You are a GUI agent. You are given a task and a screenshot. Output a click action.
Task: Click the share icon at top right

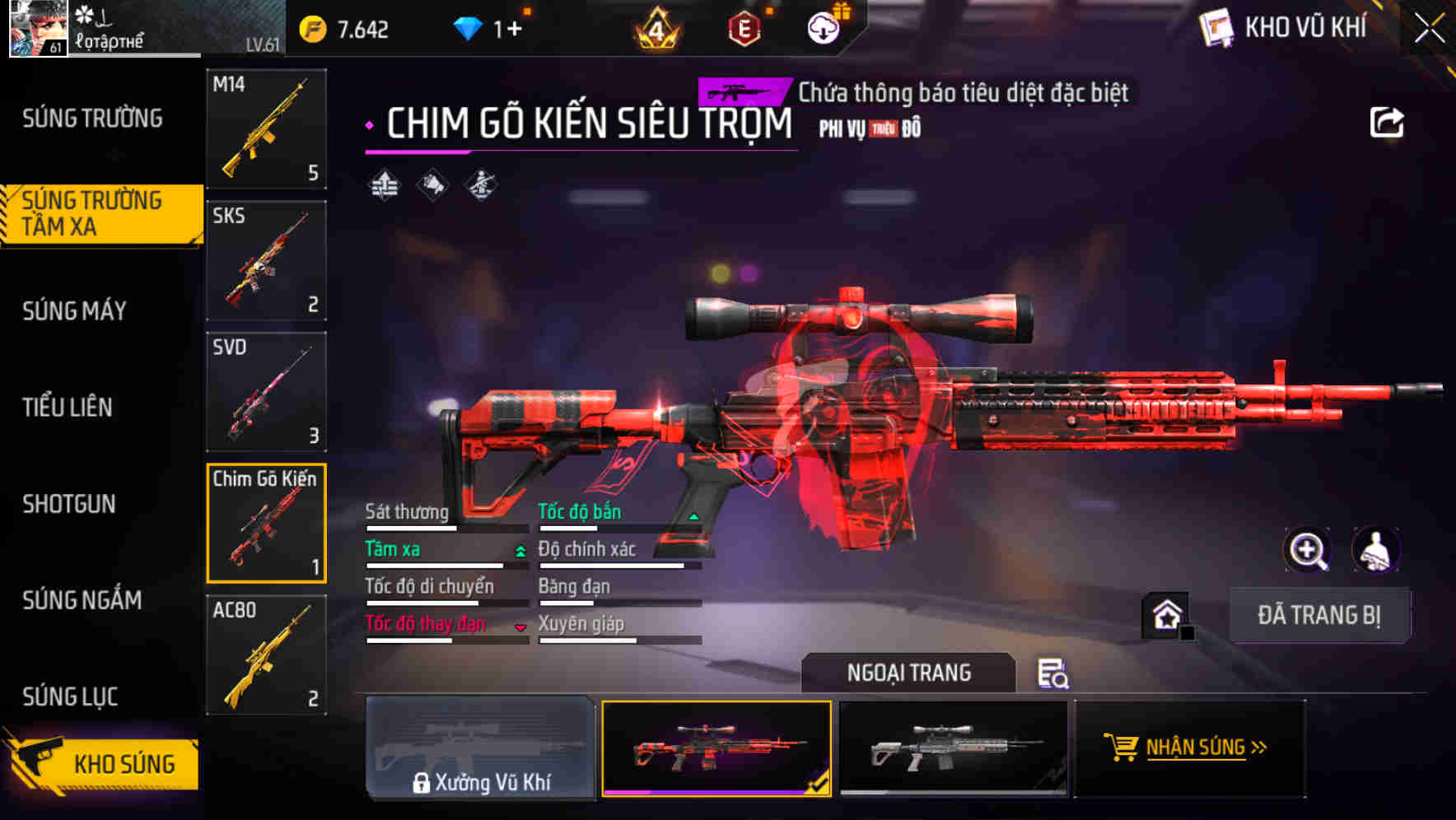click(1388, 121)
